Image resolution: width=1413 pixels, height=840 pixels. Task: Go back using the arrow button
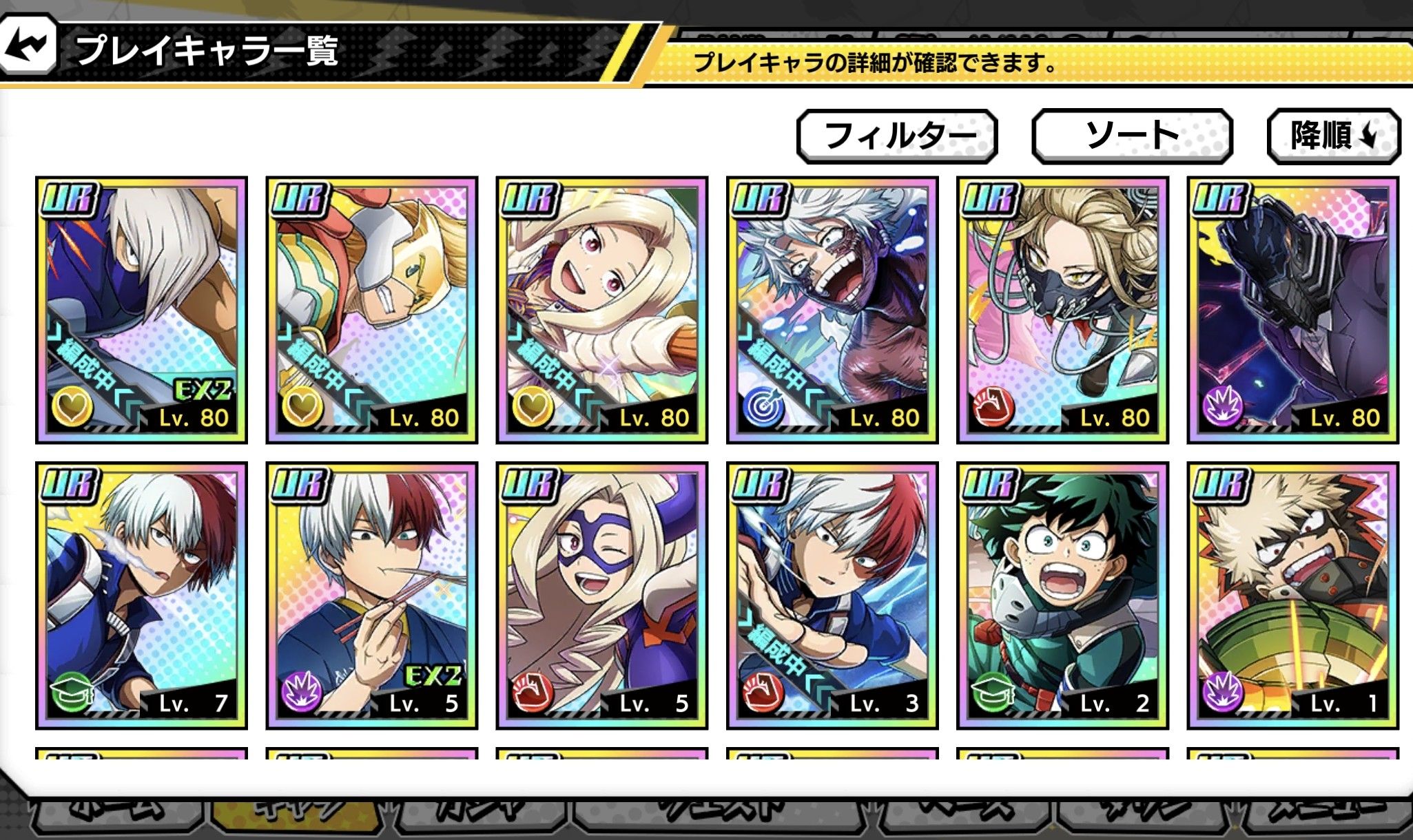click(28, 48)
